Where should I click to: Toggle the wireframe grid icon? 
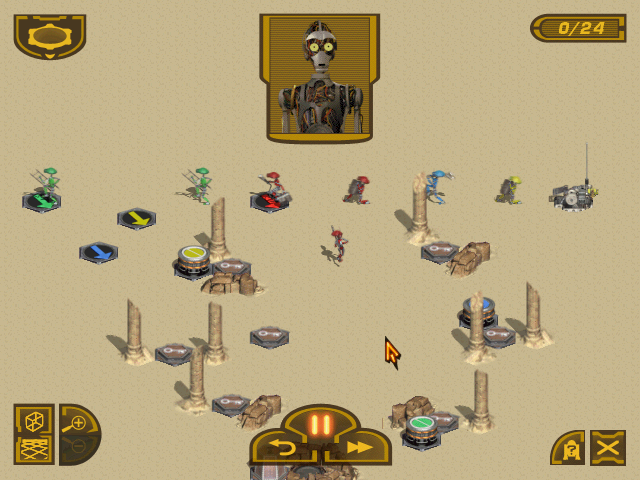(33, 448)
